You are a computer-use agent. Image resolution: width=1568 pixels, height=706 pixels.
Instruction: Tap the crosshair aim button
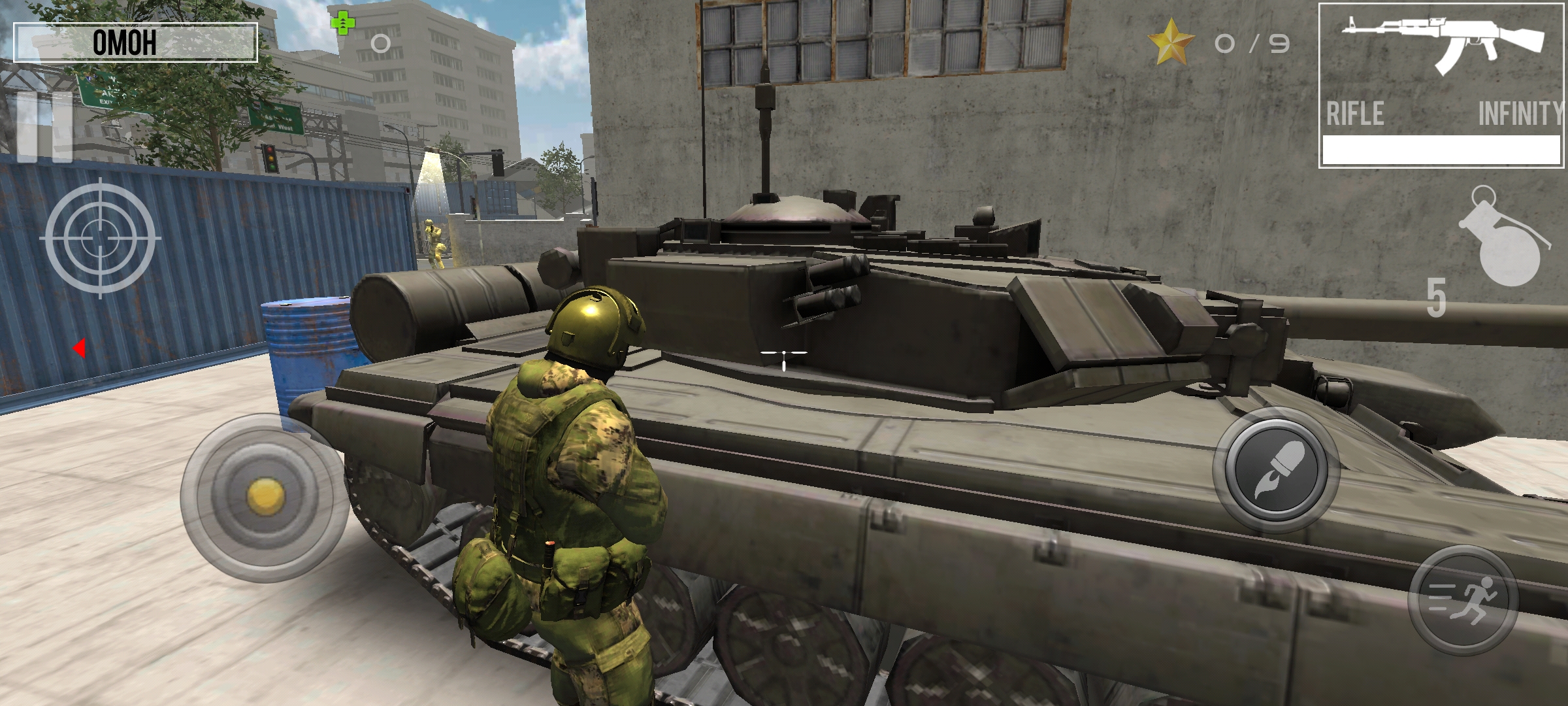point(100,238)
